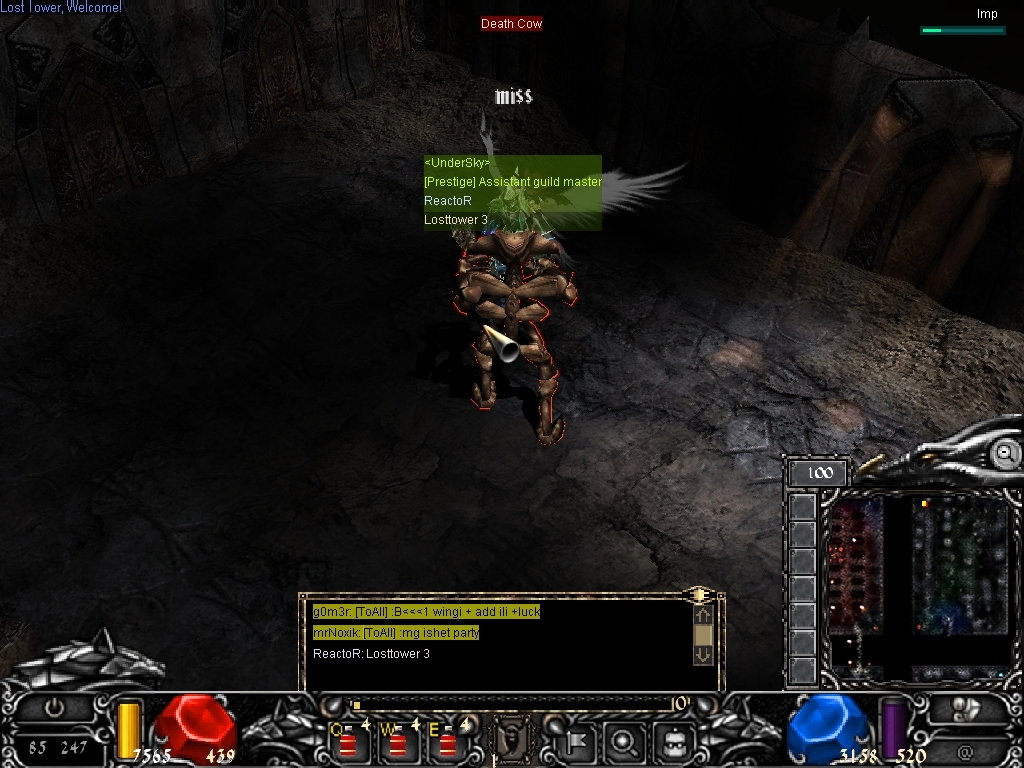Click the minimap display
The width and height of the screenshot is (1024, 768).
[x=919, y=585]
